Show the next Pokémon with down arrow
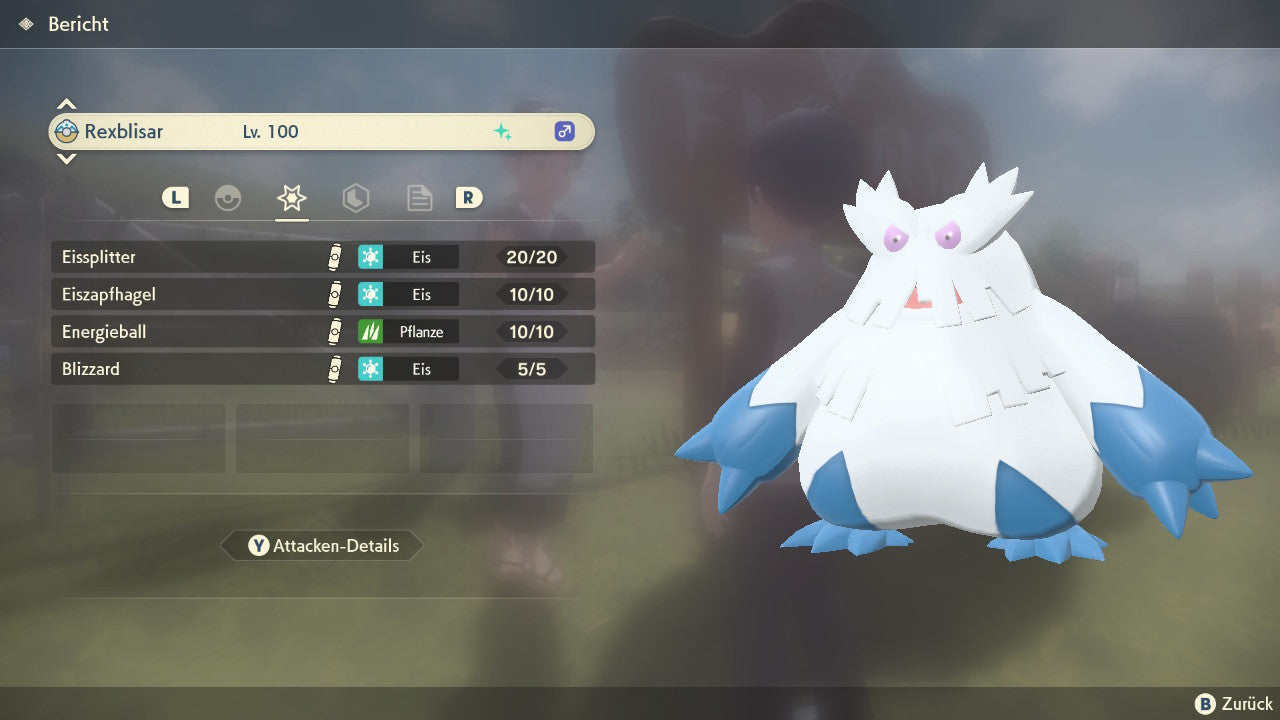The image size is (1280, 720). pyautogui.click(x=66, y=158)
